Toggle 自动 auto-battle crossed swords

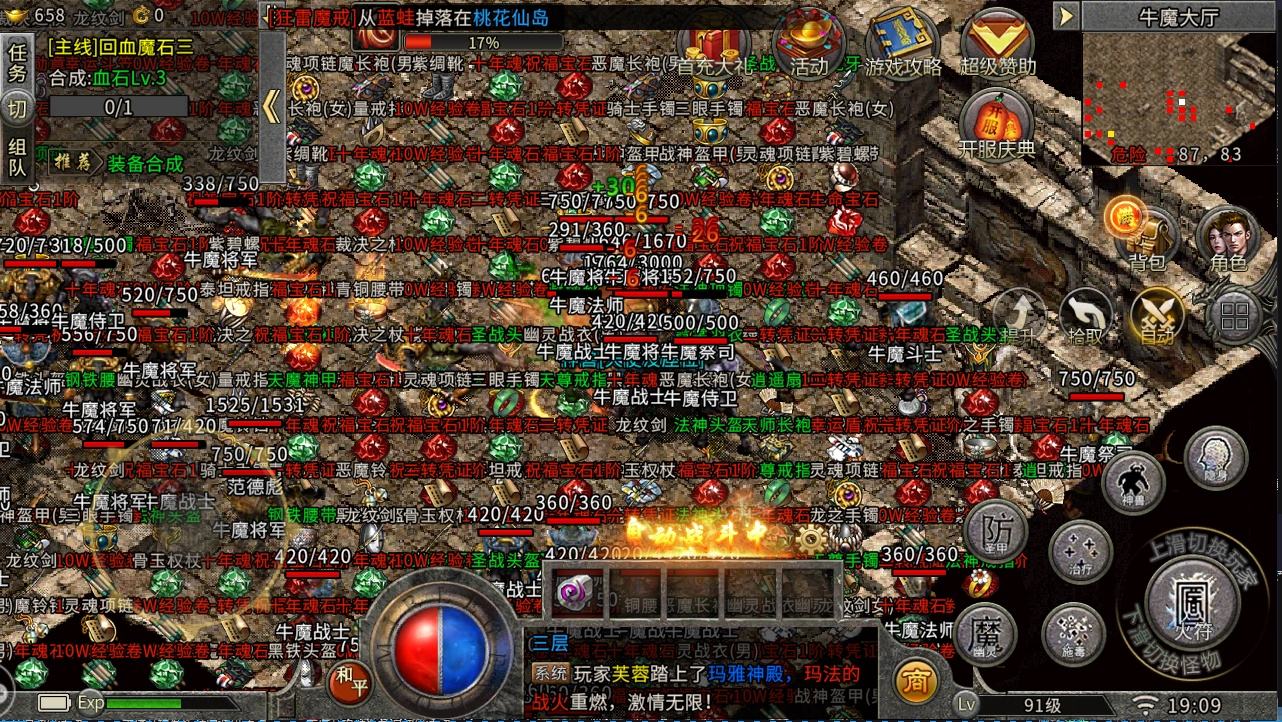(1156, 317)
